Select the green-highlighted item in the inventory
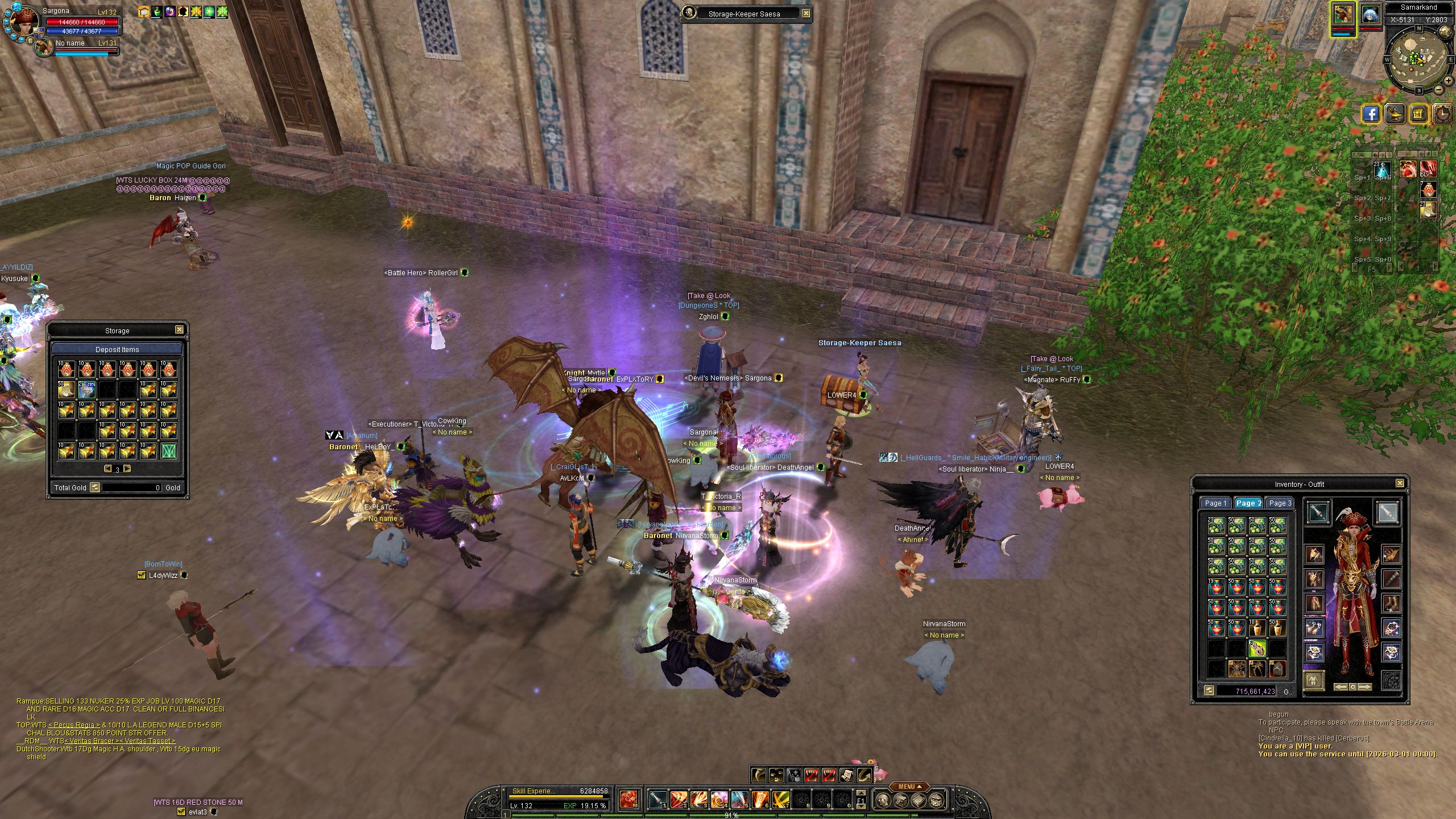 [x=1257, y=648]
